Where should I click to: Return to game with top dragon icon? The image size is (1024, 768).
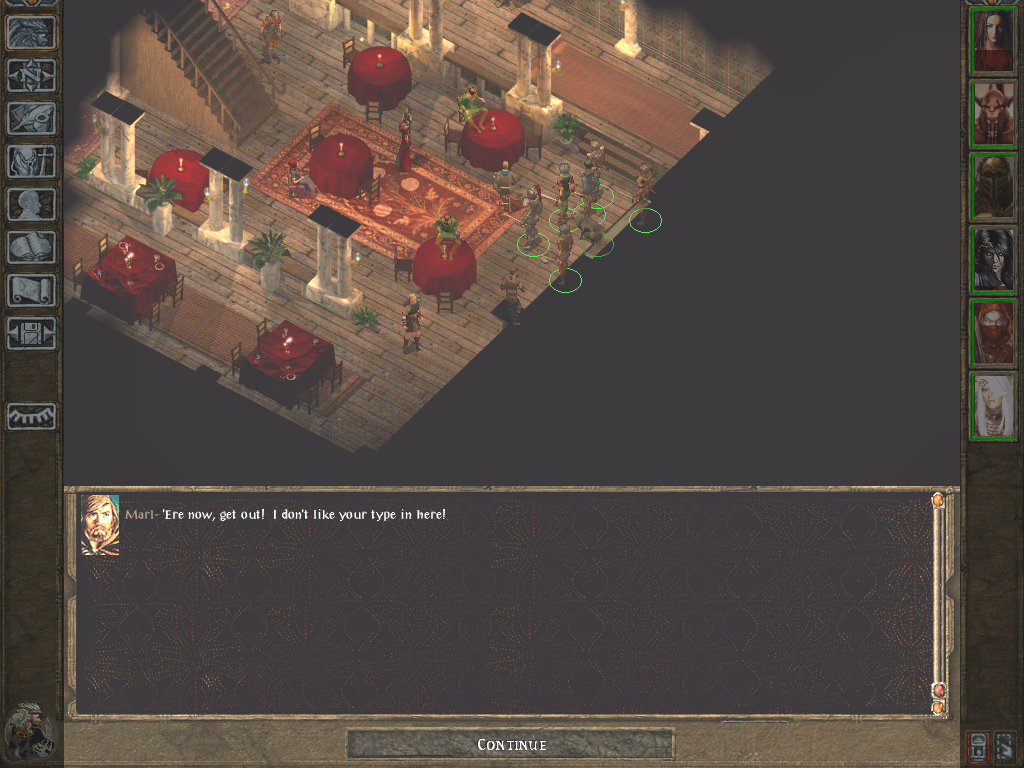pyautogui.click(x=31, y=32)
